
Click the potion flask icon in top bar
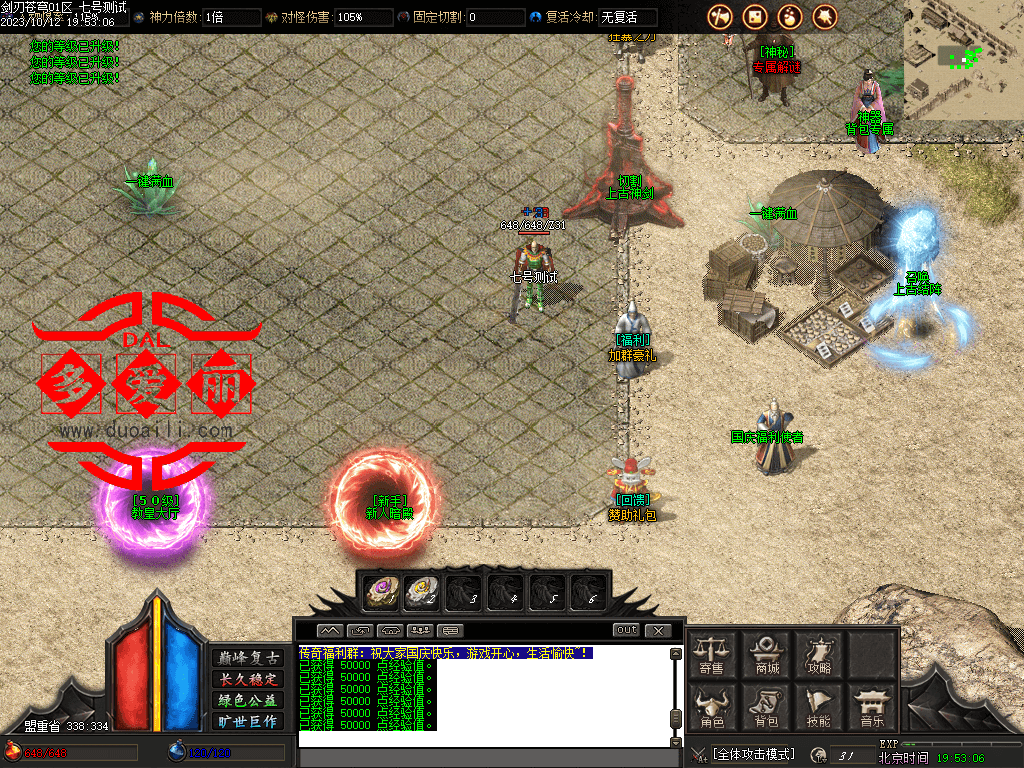[790, 16]
